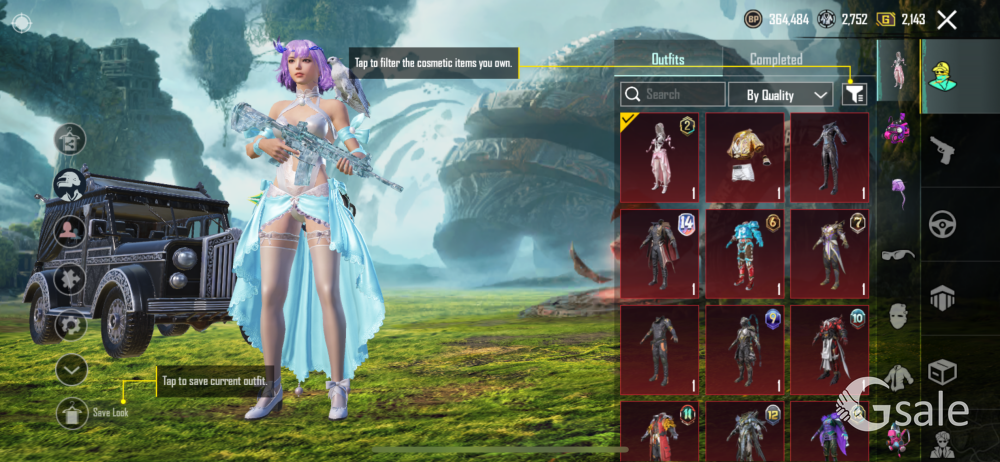Toggle the owned items filter
The image size is (1000, 462).
854,94
